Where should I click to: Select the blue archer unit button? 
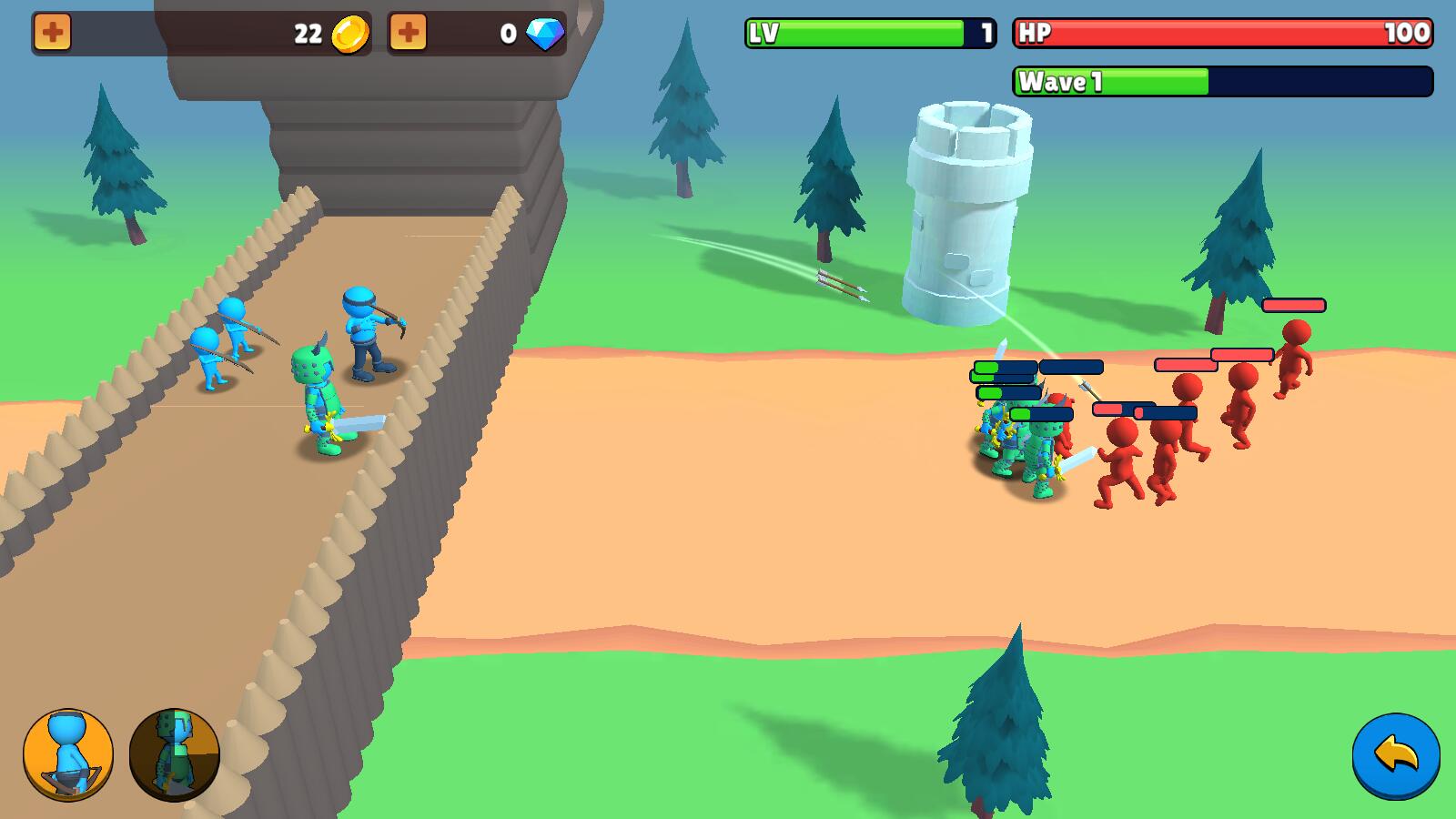tap(68, 754)
